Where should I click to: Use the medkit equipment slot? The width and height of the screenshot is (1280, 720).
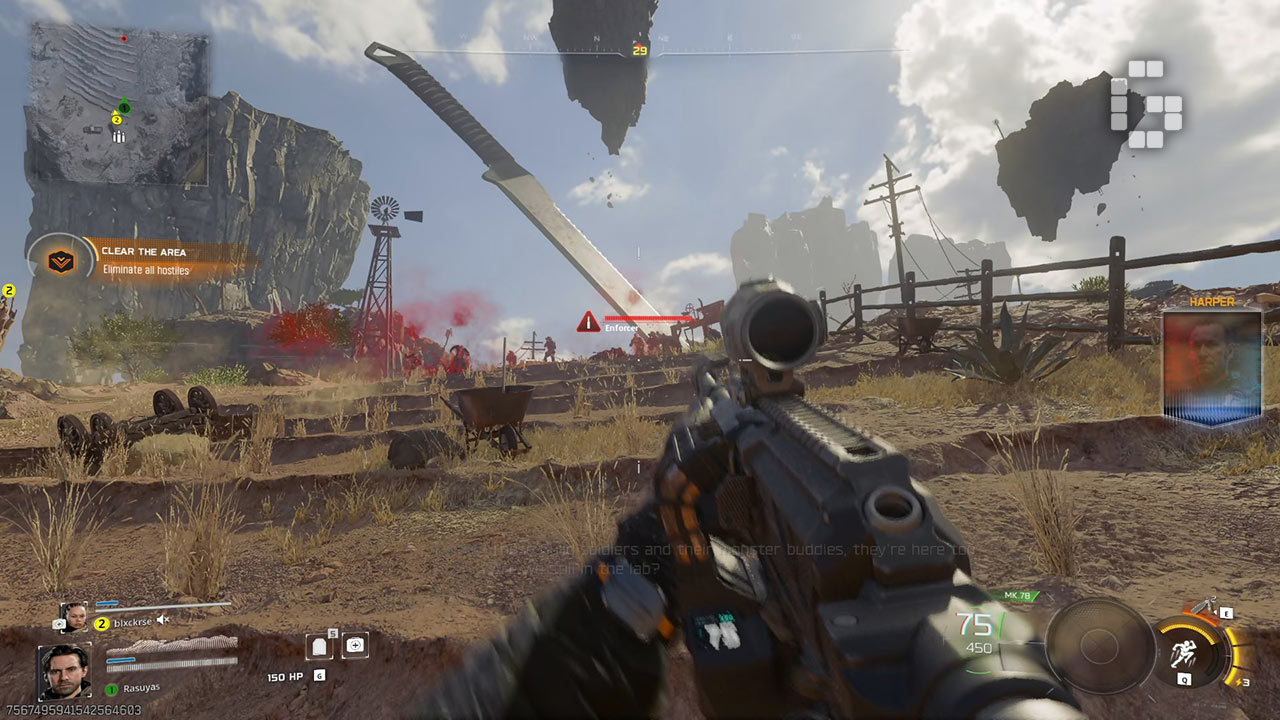(354, 645)
